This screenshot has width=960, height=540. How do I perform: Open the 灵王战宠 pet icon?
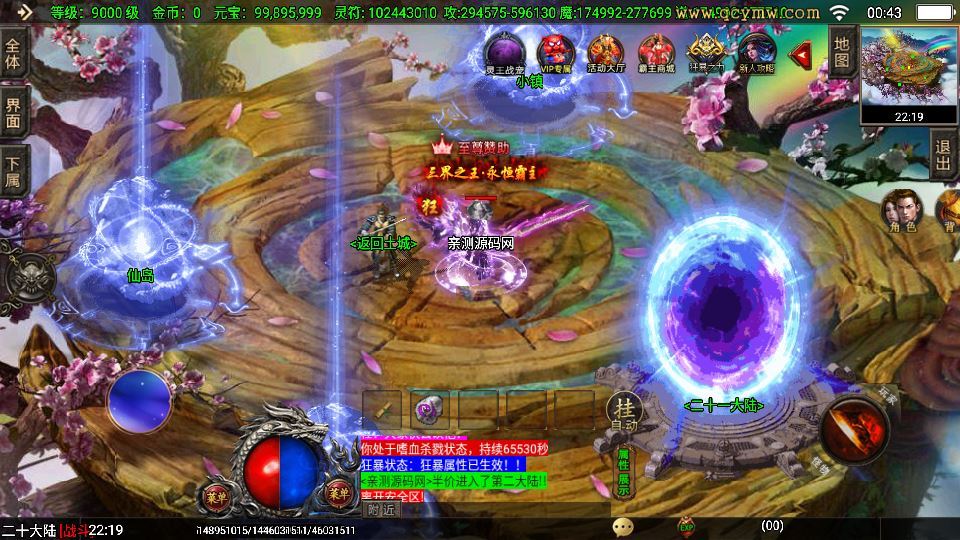click(x=504, y=53)
